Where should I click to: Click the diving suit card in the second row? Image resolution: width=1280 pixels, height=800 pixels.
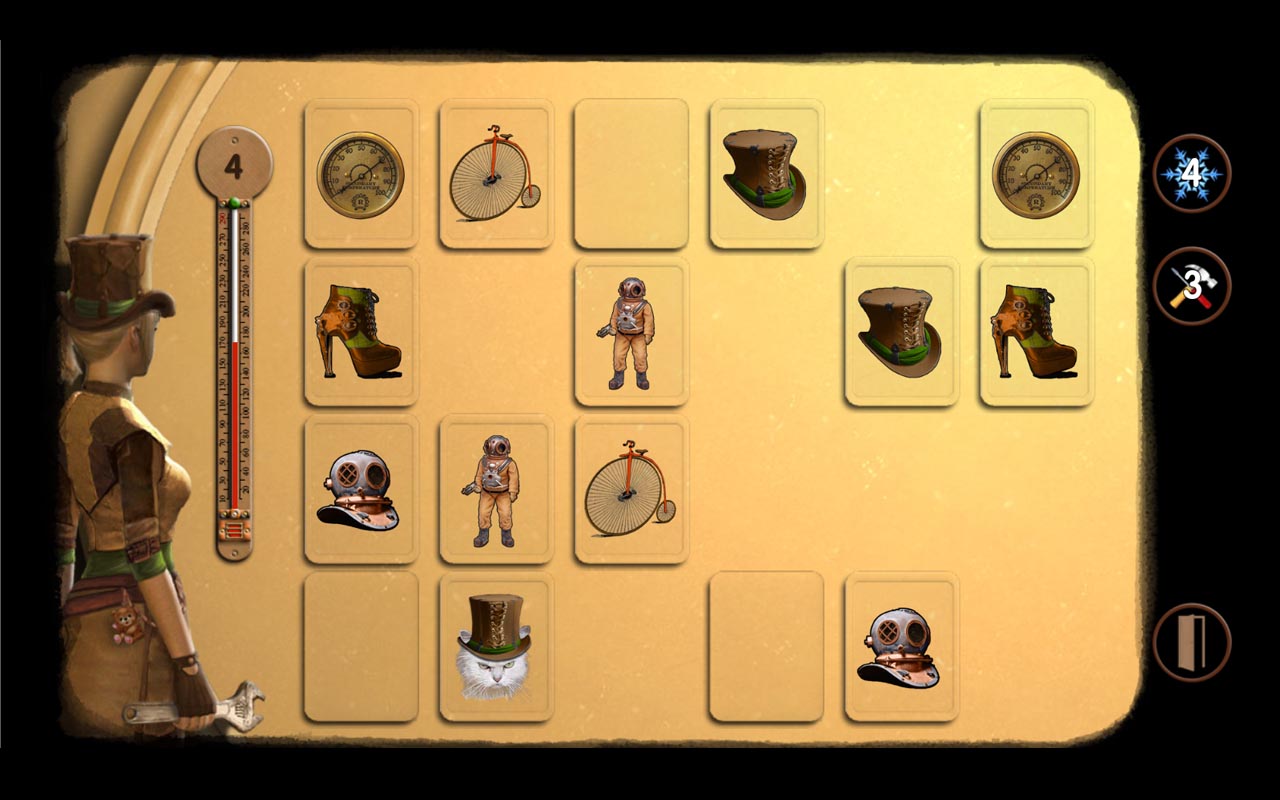(x=631, y=332)
